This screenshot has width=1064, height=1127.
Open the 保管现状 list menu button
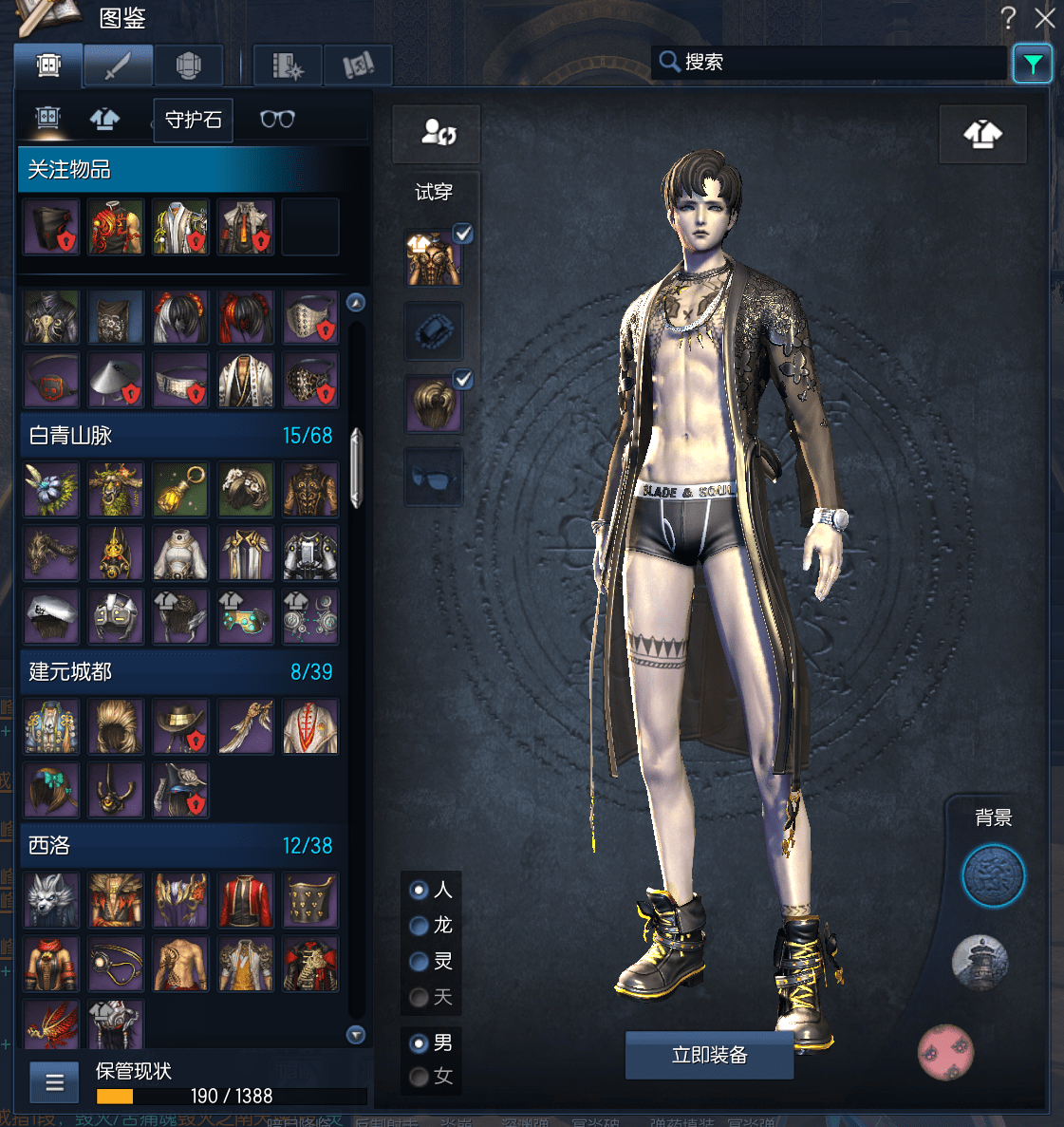click(x=54, y=1082)
